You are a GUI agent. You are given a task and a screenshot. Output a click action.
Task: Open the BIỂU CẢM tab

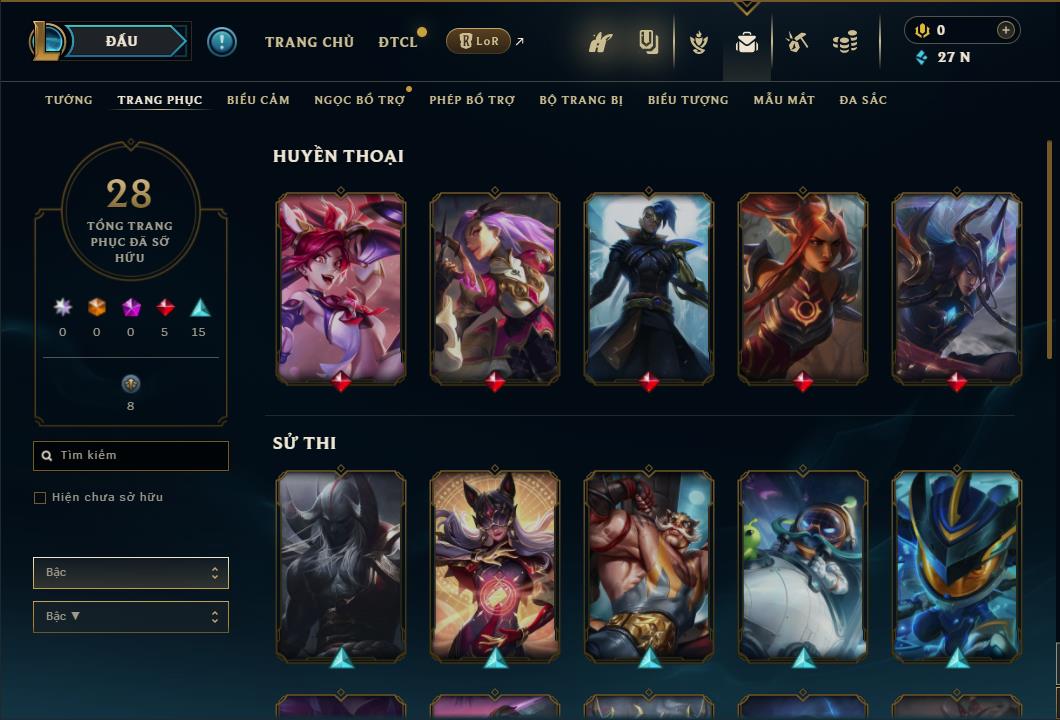click(x=258, y=100)
